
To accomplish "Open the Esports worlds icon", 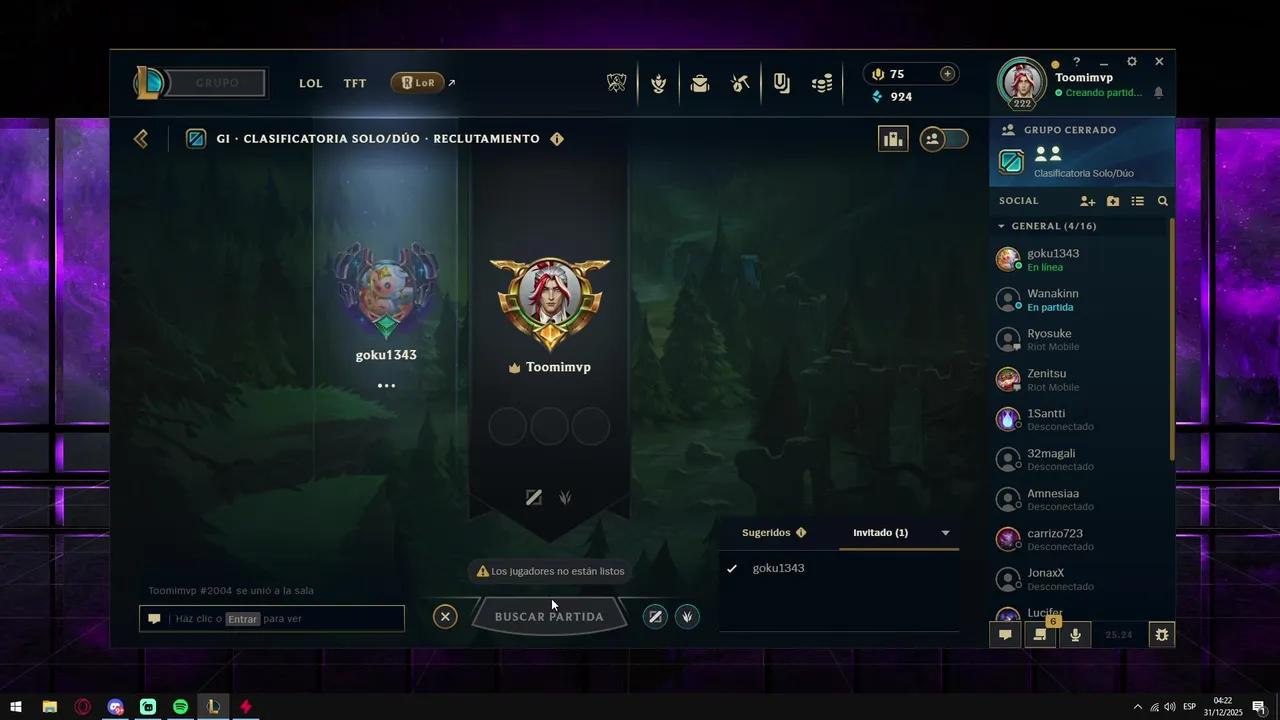I will (617, 83).
